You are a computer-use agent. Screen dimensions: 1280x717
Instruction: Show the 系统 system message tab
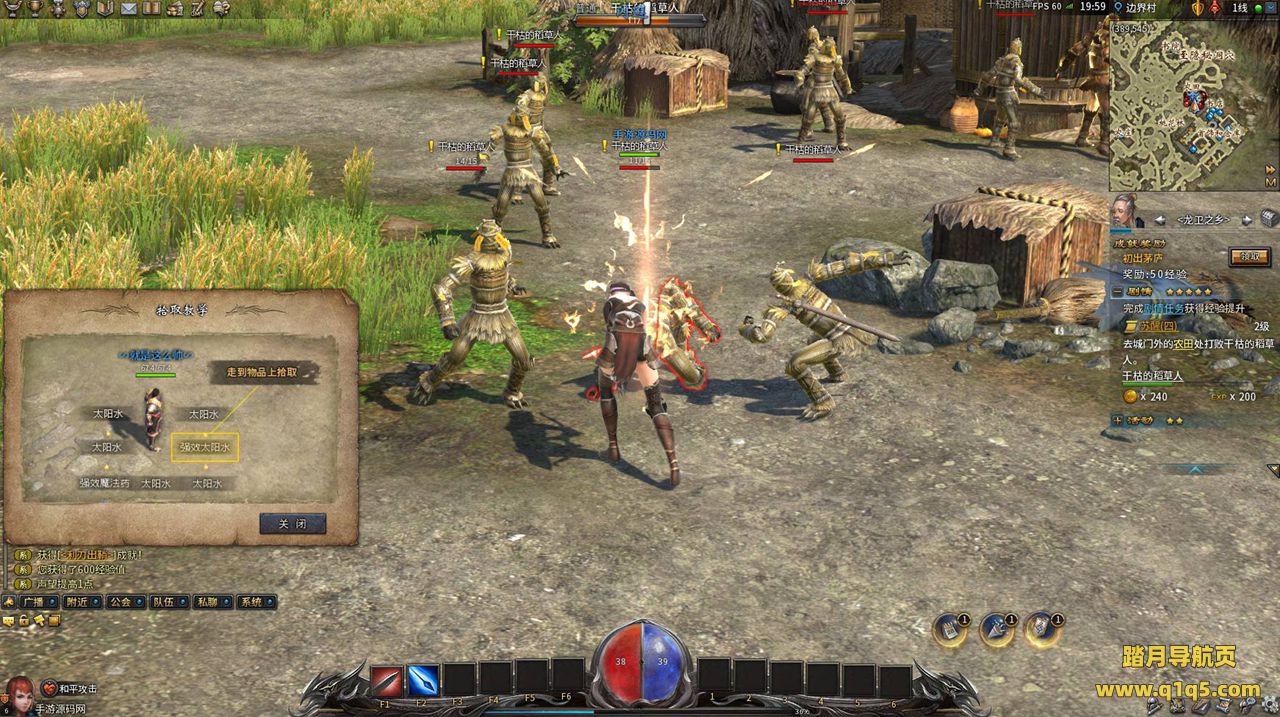(252, 602)
